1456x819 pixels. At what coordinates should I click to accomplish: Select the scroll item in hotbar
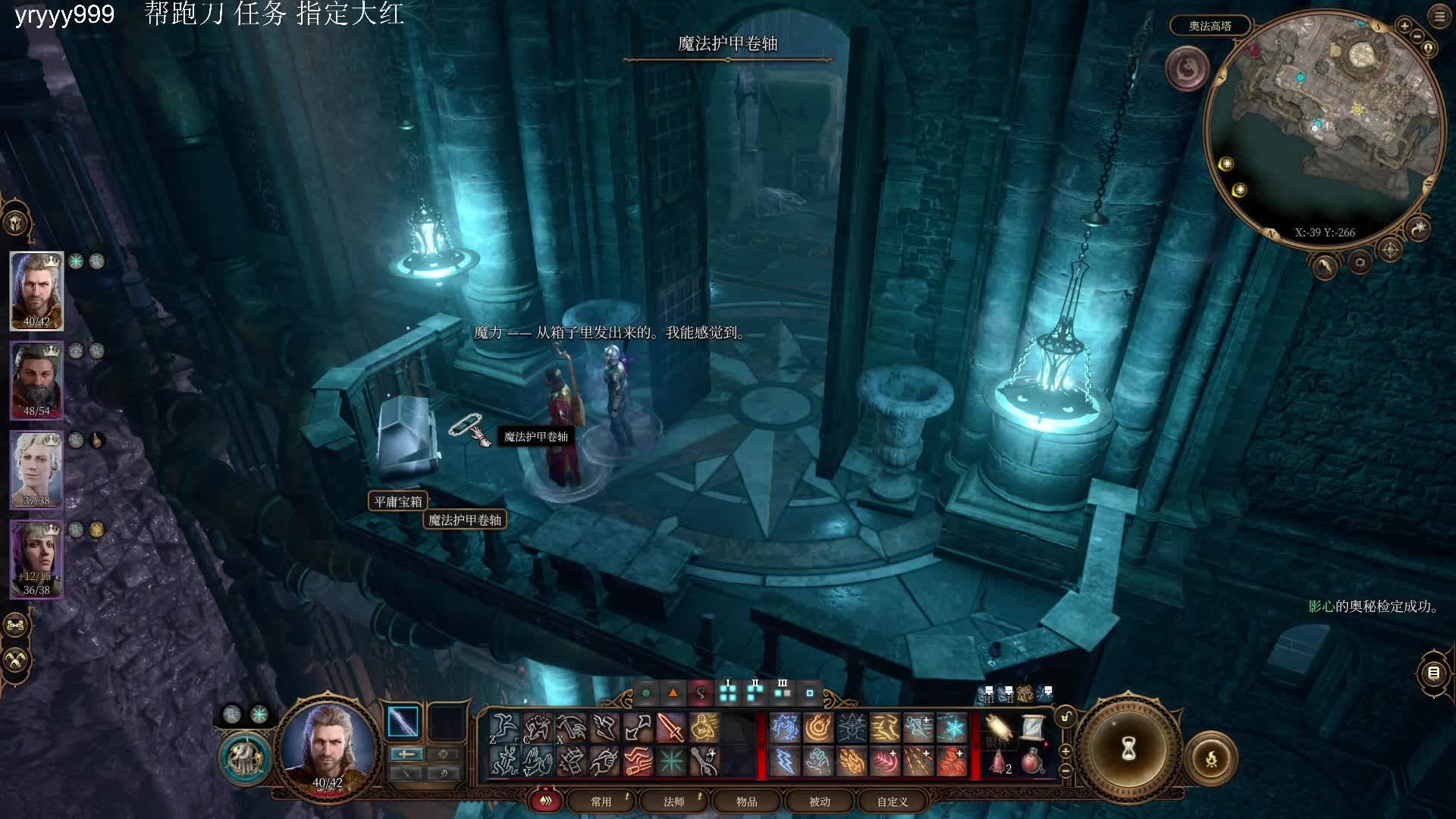click(1031, 728)
